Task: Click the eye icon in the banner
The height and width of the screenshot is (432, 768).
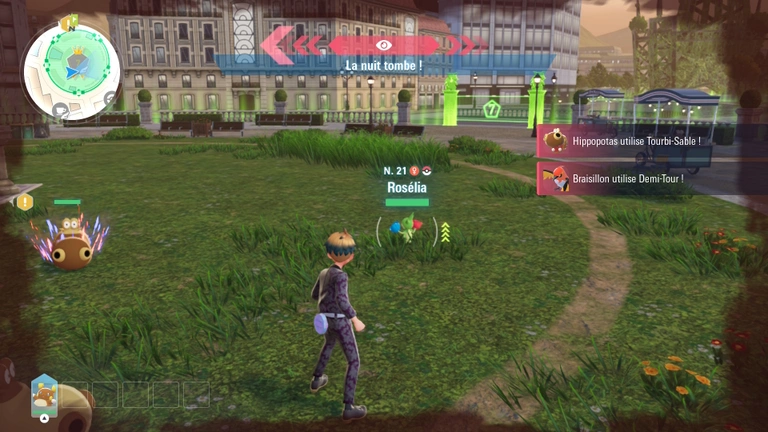Action: 384,45
